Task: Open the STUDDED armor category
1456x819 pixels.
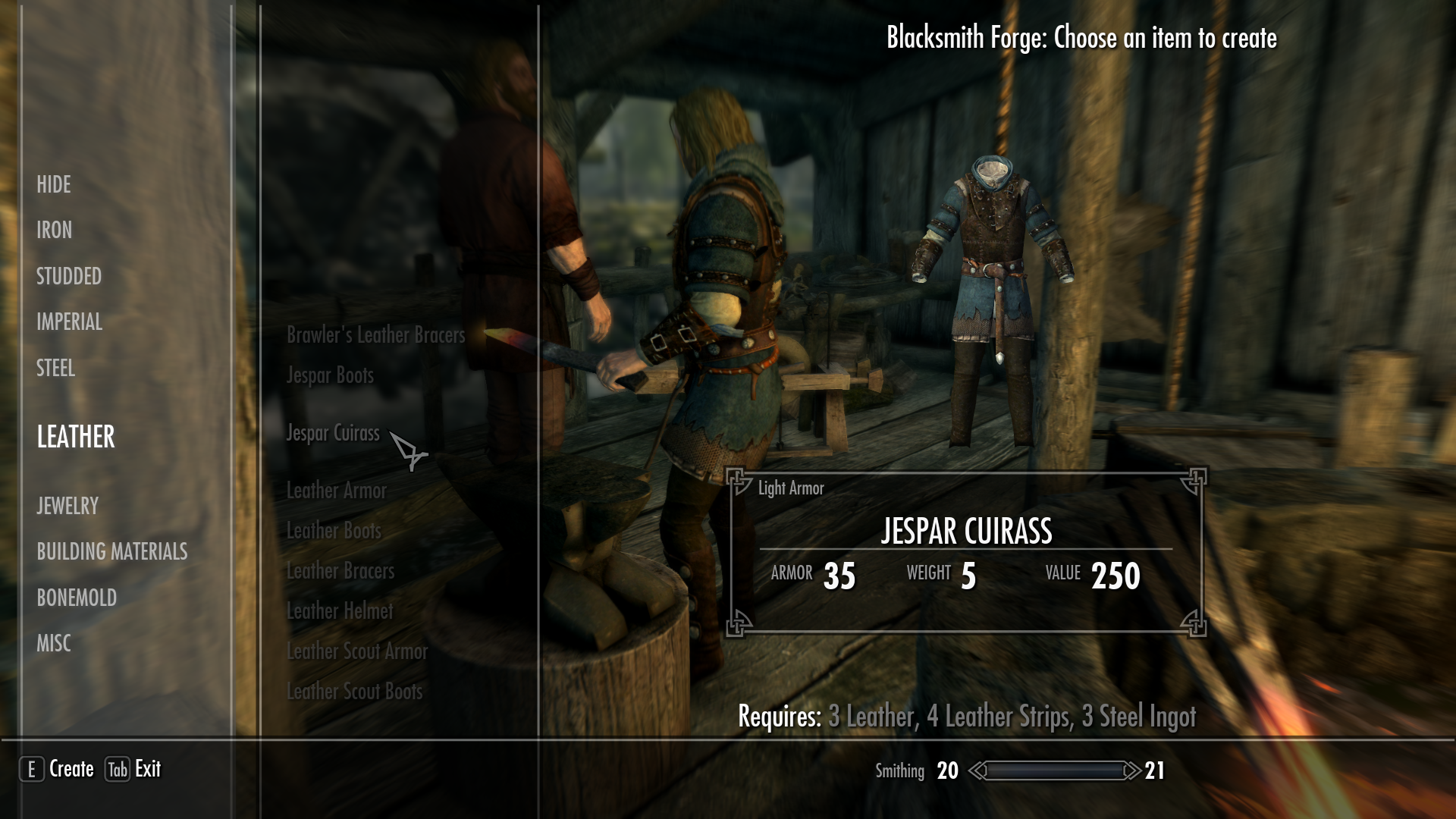Action: pyautogui.click(x=68, y=277)
